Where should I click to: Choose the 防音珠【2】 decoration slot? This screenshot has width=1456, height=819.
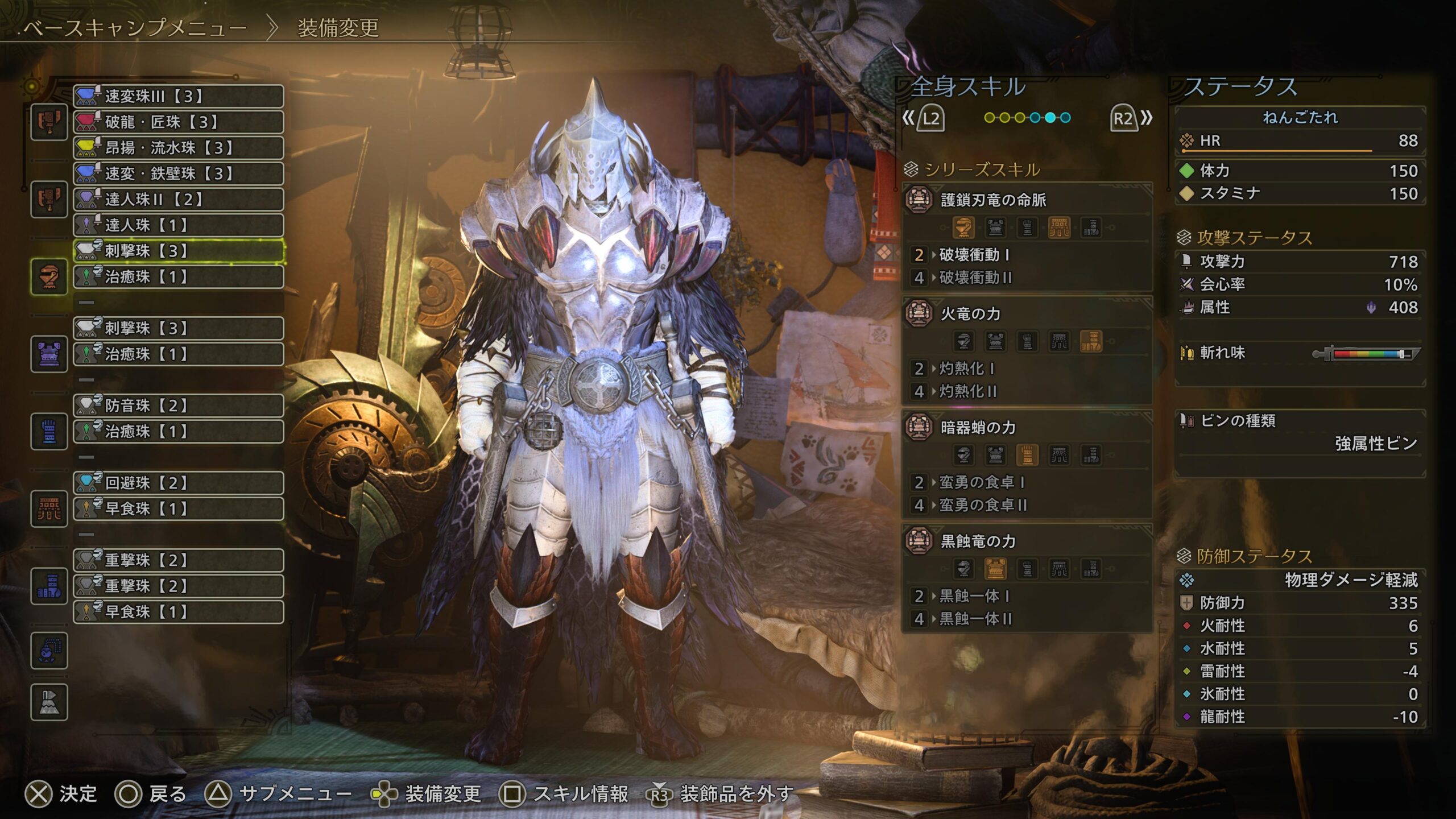[179, 406]
